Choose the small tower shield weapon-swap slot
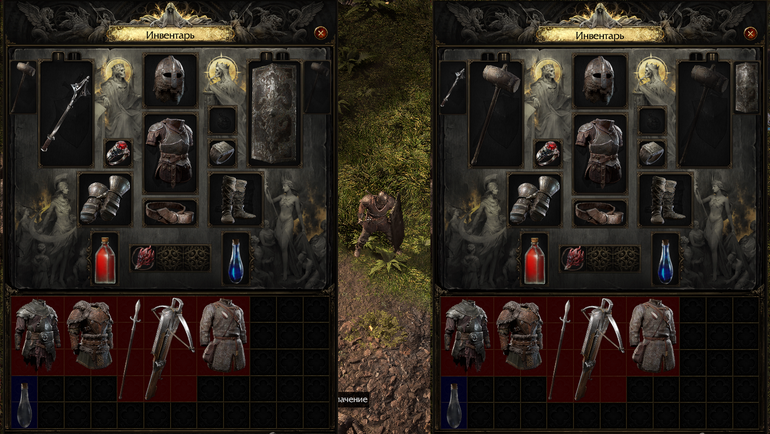The image size is (770, 434). coord(745,87)
